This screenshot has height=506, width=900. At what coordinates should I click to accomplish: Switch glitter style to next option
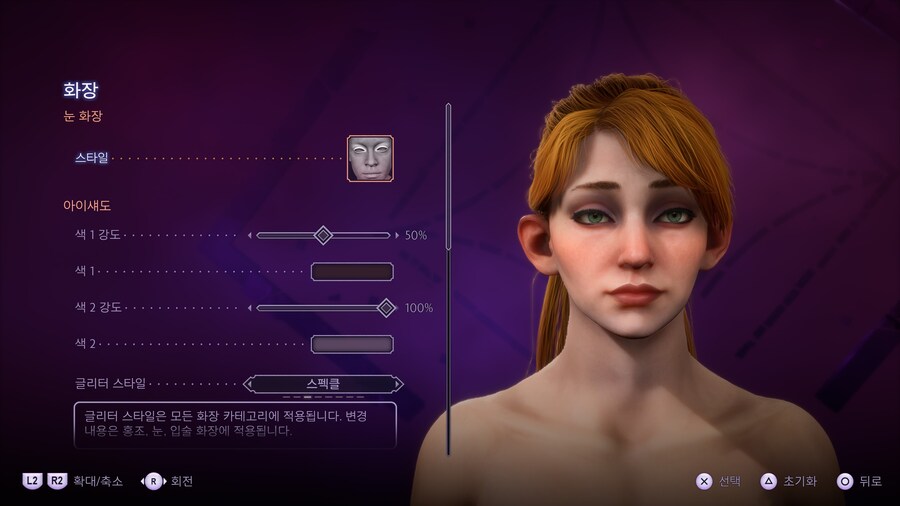(x=399, y=384)
